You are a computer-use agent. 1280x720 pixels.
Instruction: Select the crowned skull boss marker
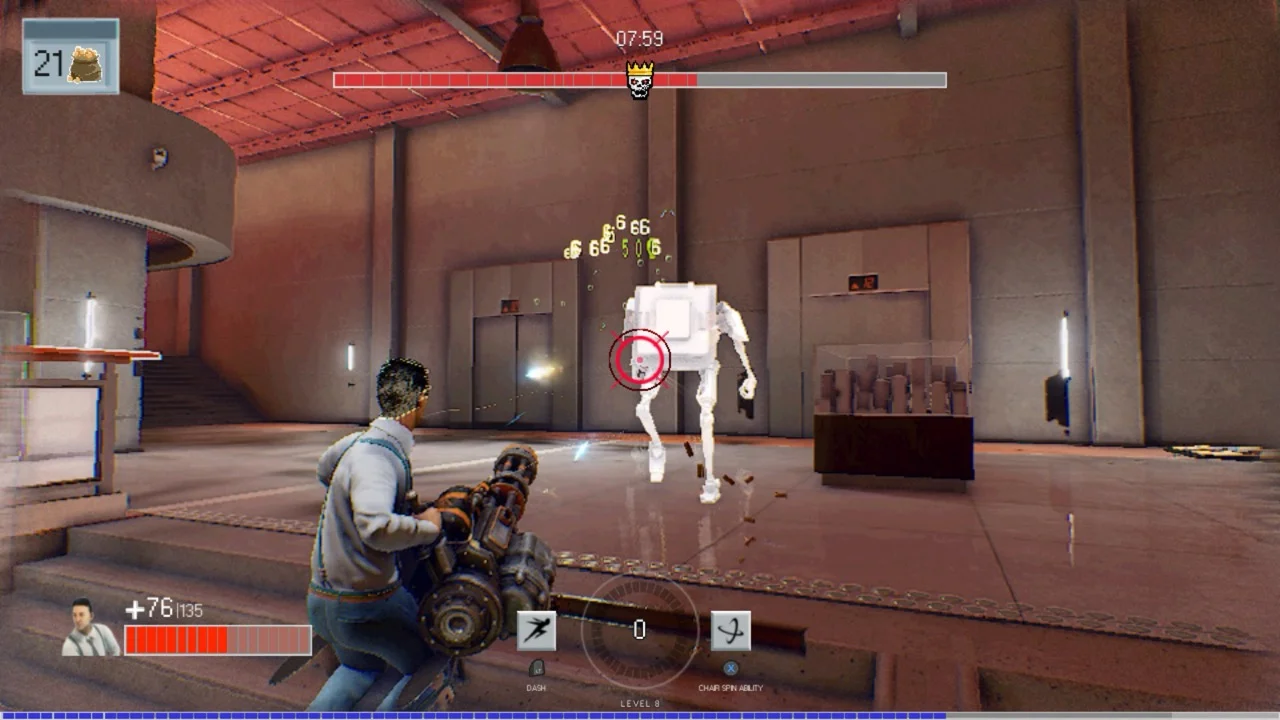click(639, 79)
